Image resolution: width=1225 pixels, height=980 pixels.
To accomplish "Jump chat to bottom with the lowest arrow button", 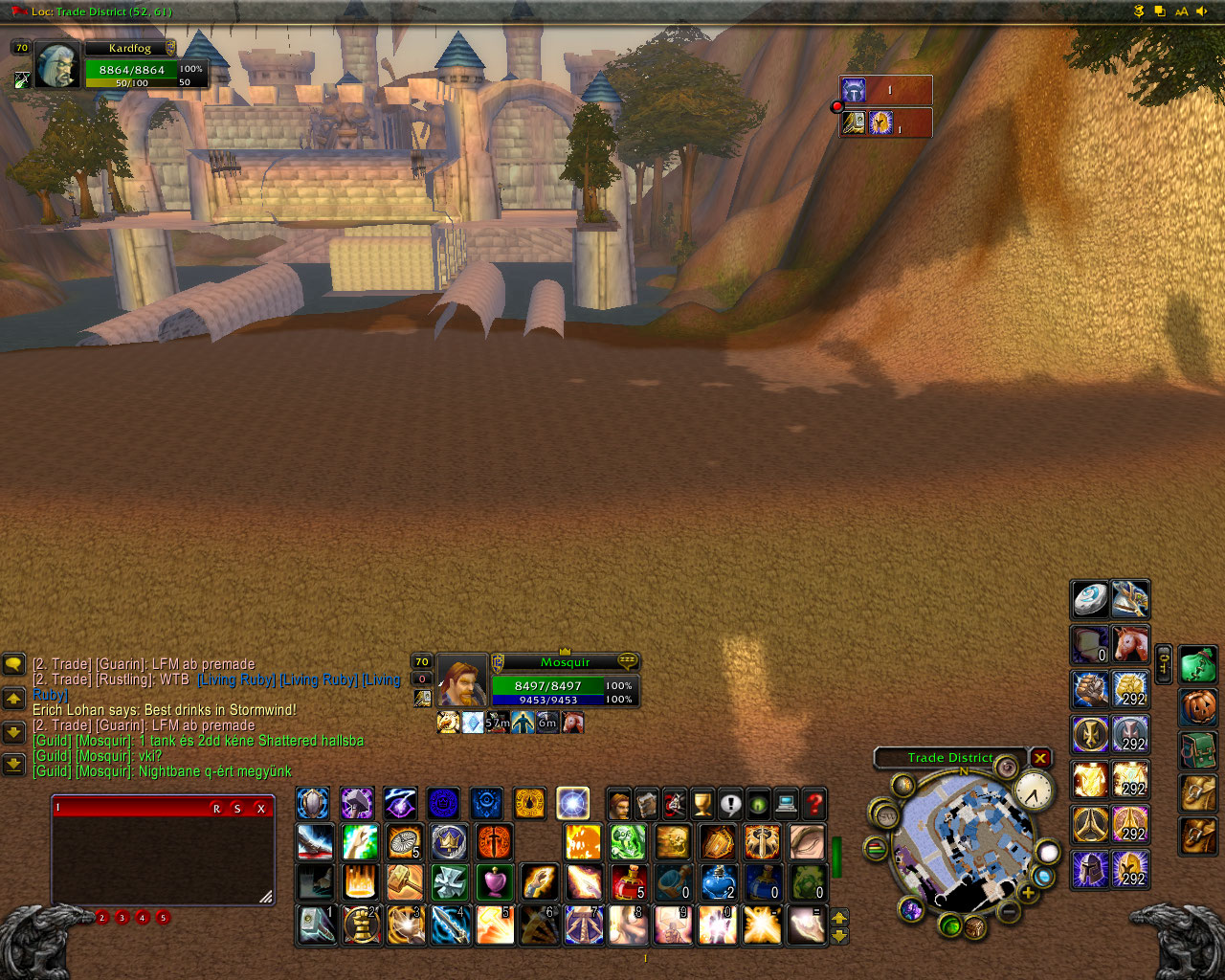I will click(x=13, y=764).
